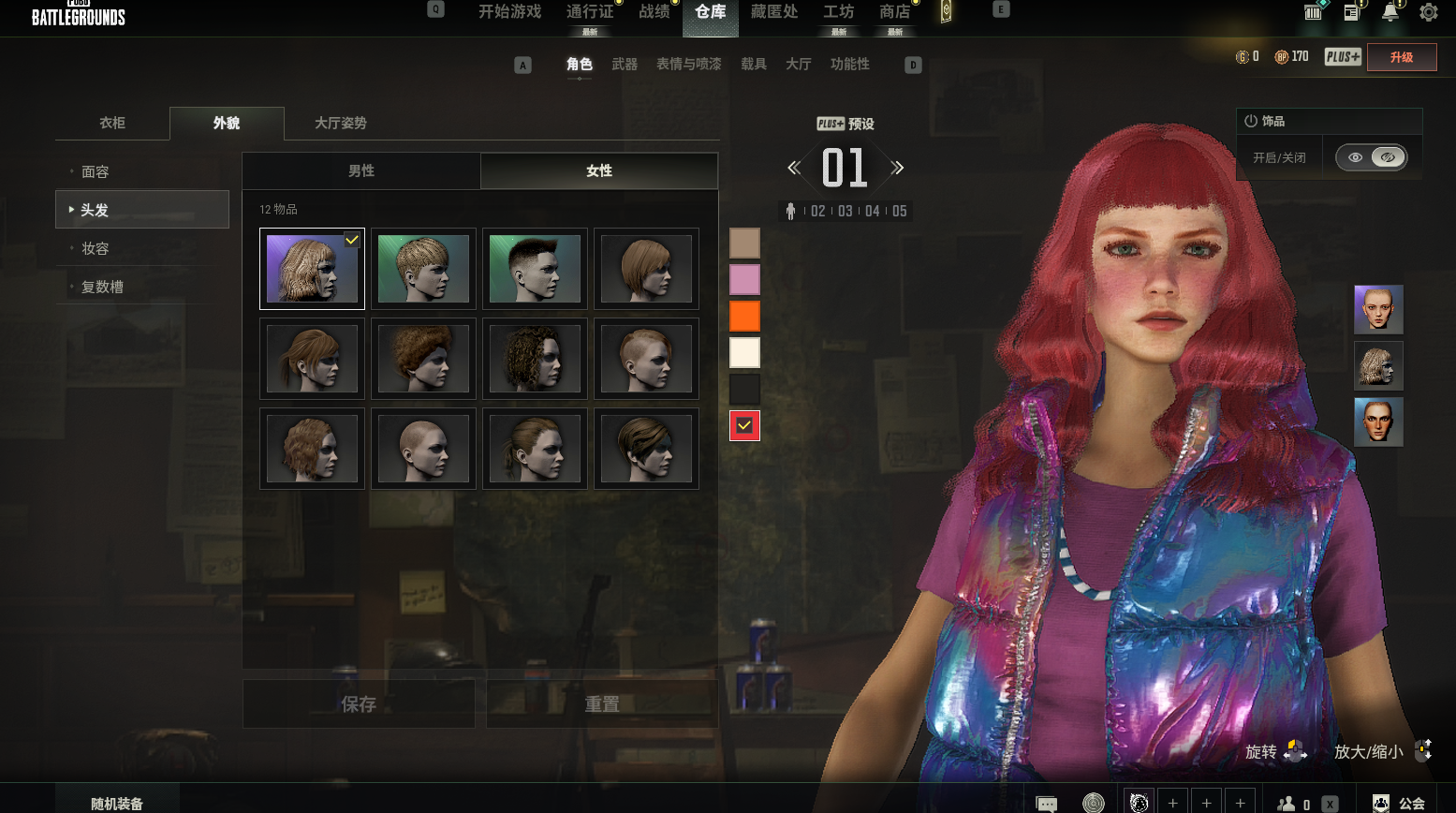This screenshot has height=813, width=1456.
Task: Open the 开始游戏 (Start Game) menu
Action: tap(509, 12)
